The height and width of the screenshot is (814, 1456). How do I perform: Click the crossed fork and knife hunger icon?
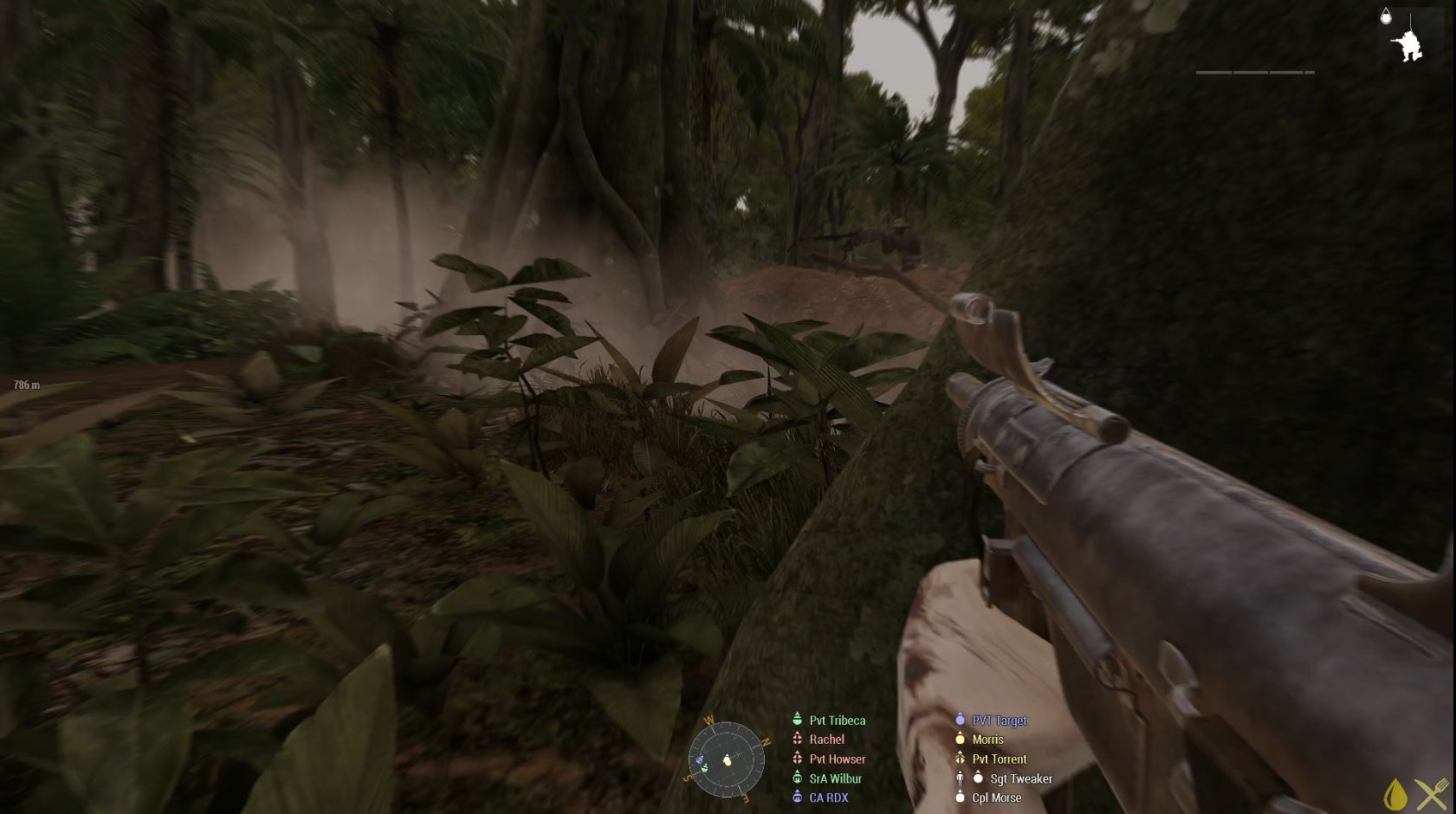coord(1432,794)
